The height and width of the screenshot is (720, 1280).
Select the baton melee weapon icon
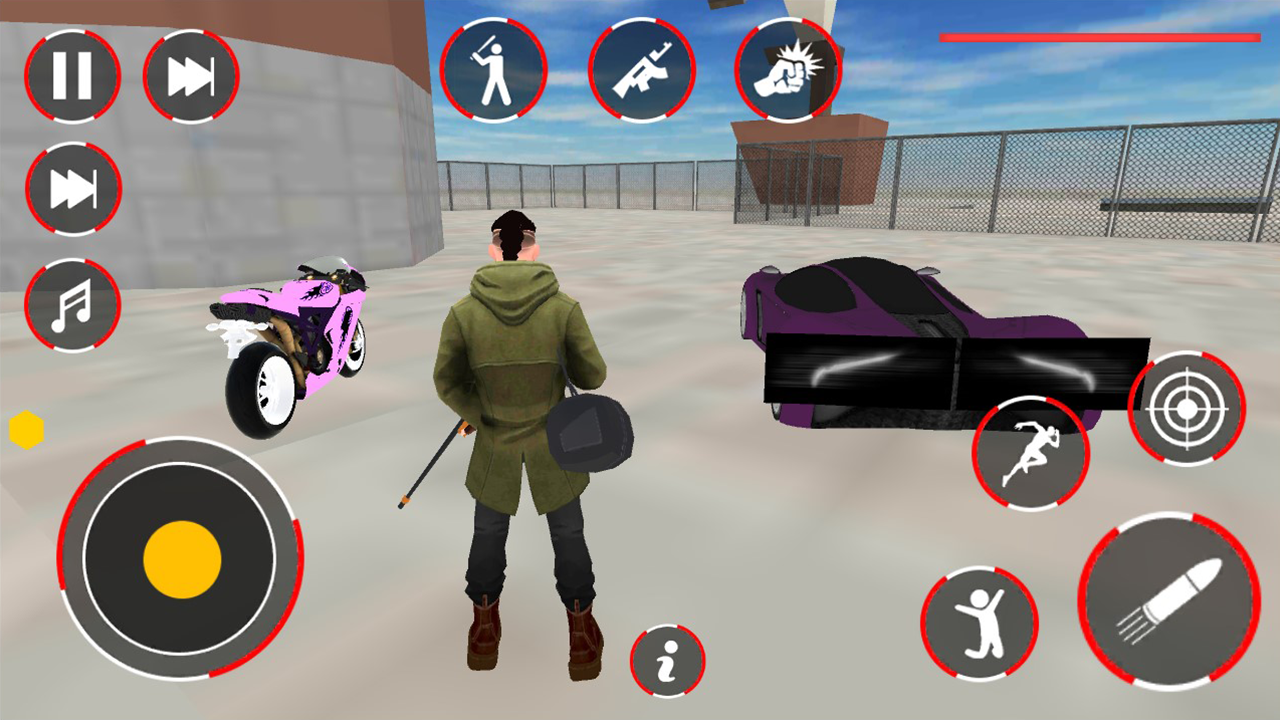(493, 70)
